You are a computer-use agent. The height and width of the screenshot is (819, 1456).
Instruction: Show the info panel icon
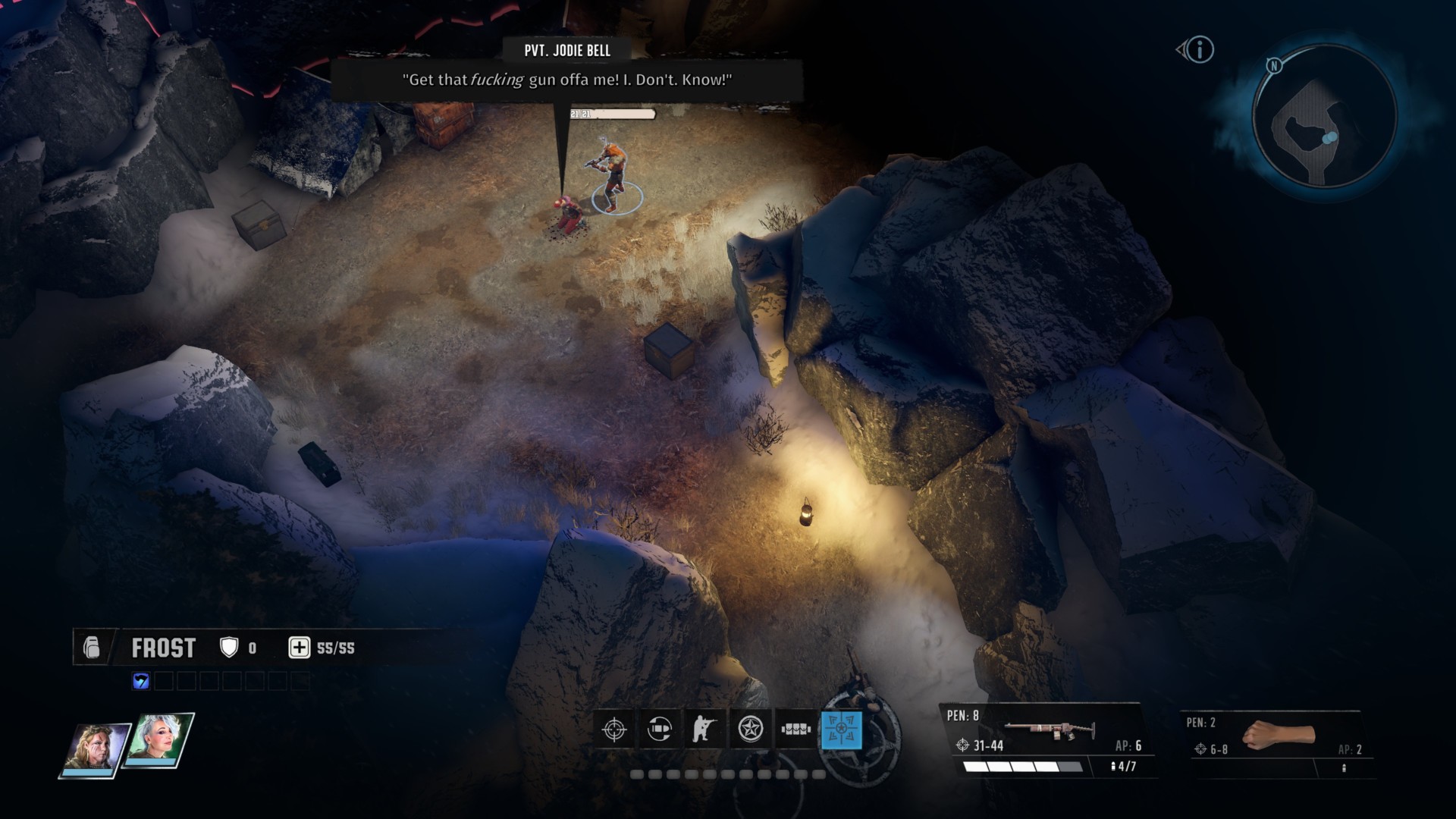click(1200, 50)
